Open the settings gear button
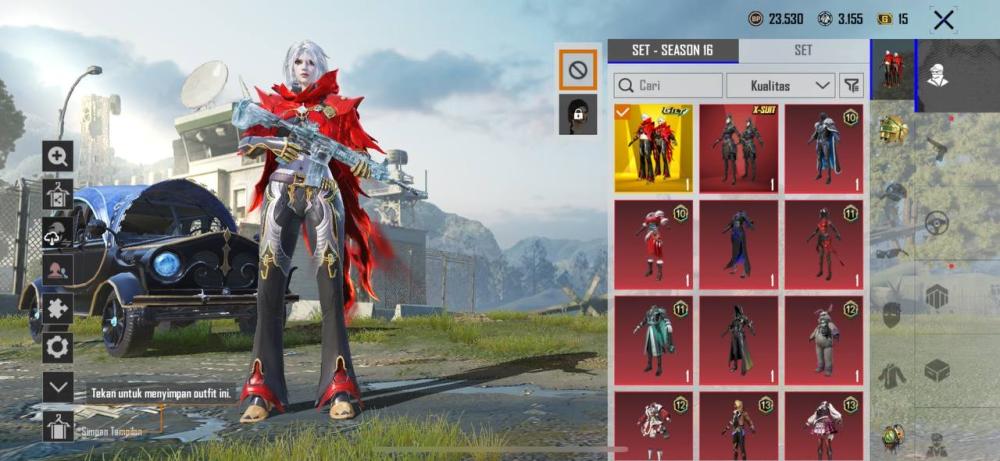This screenshot has width=1000, height=461. [57, 347]
